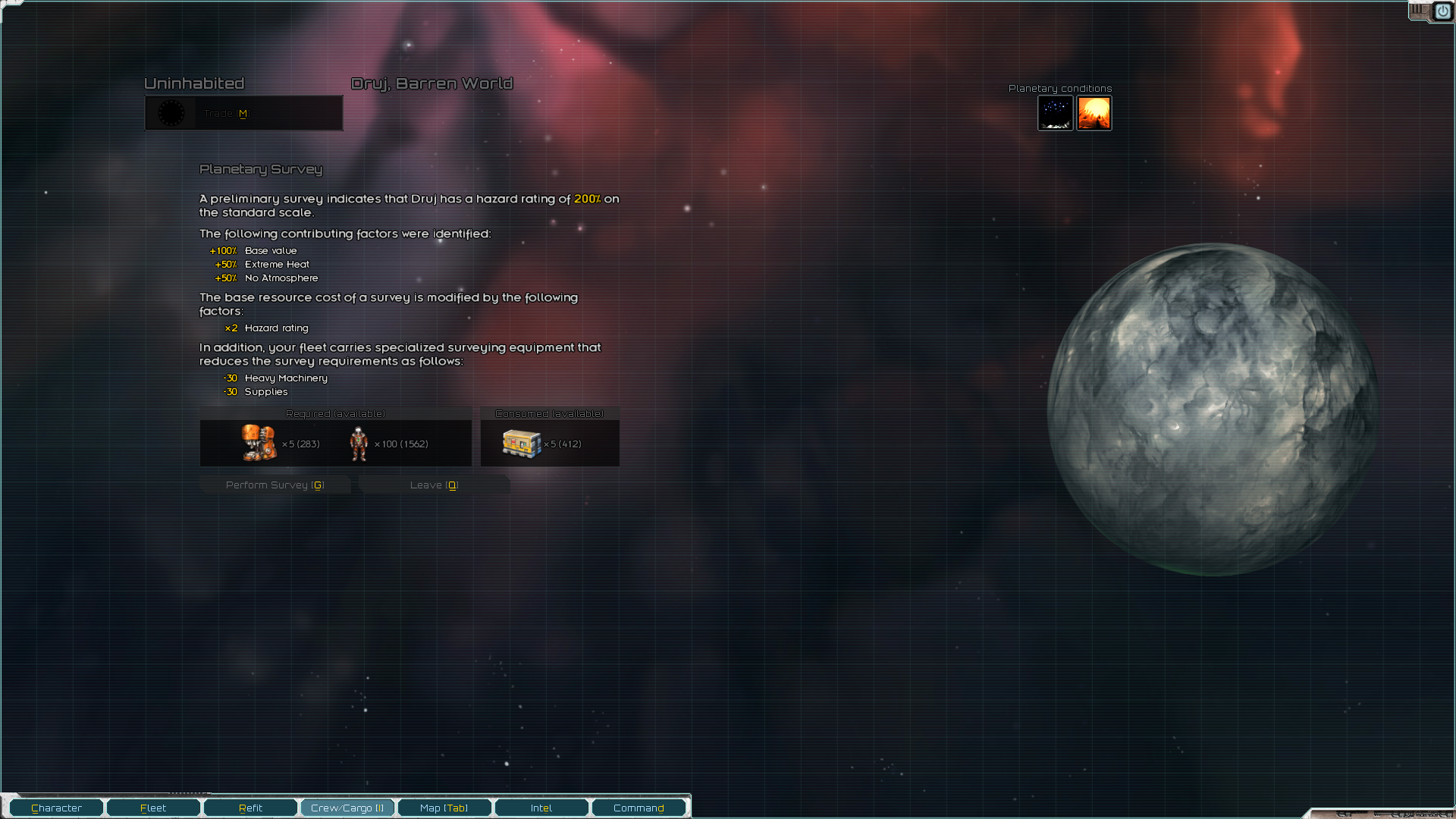Open the Refit screen
Screen dimensions: 1456x819
click(249, 807)
